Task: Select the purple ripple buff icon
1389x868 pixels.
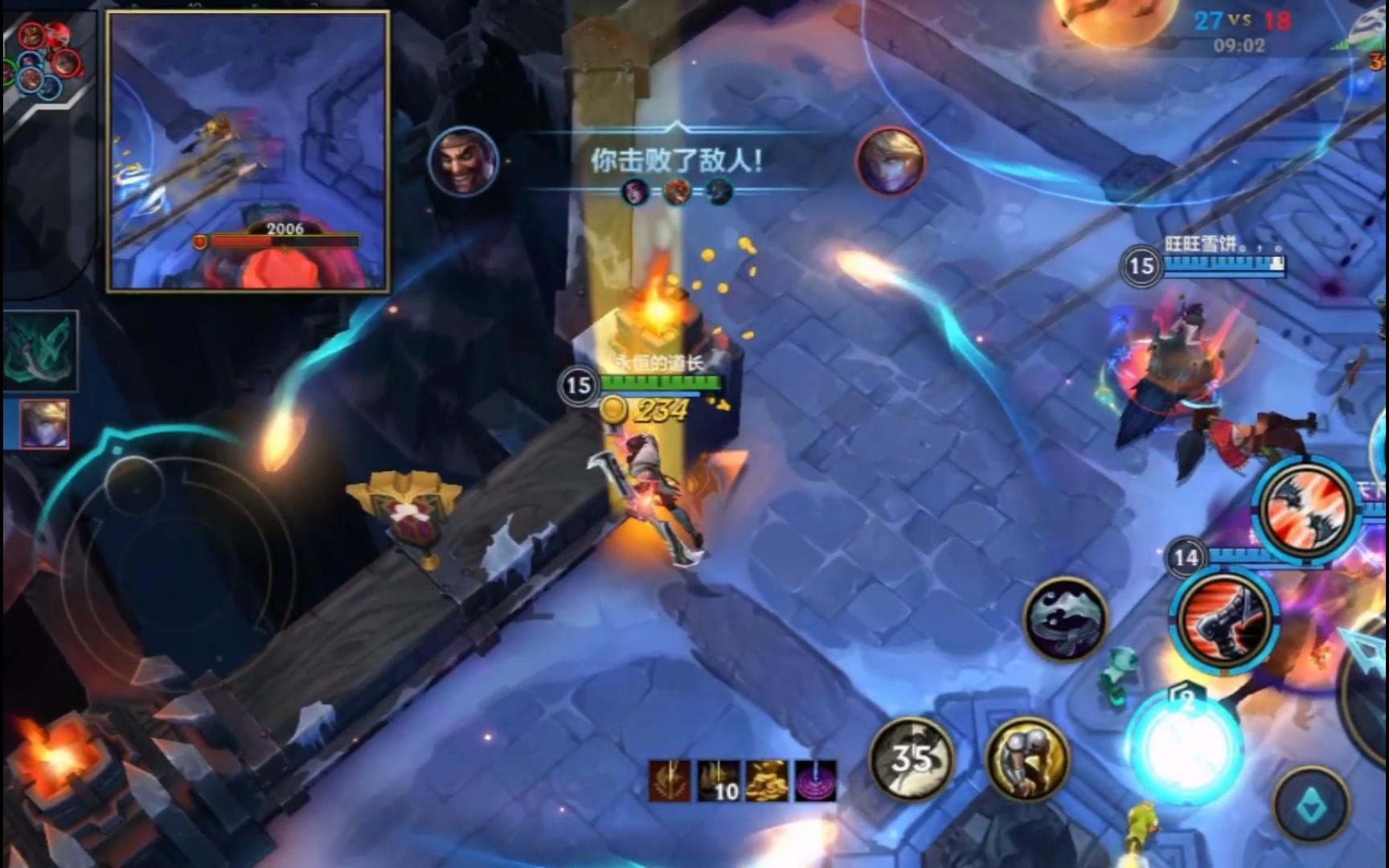Action: click(816, 780)
